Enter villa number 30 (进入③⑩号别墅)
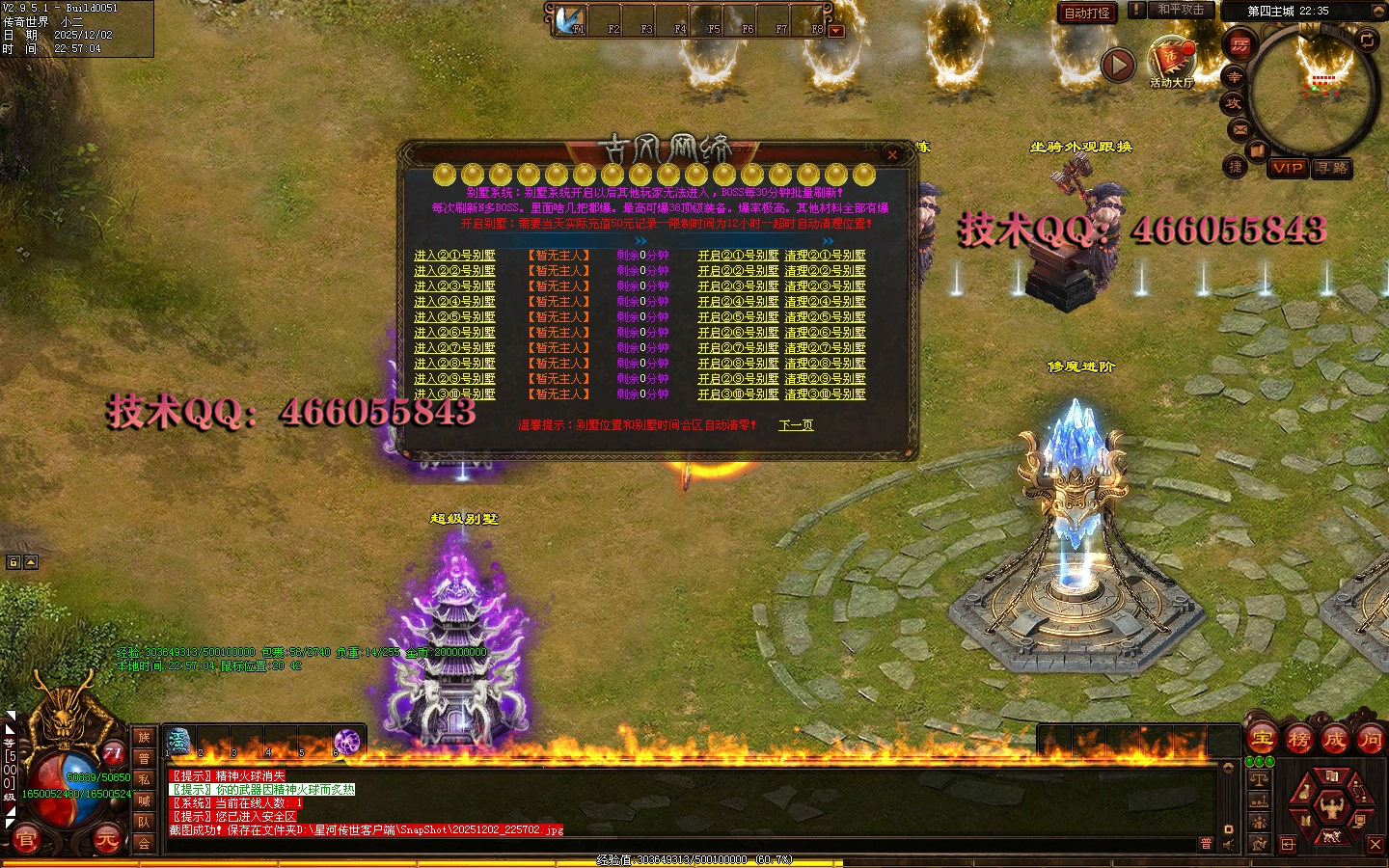Image resolution: width=1389 pixels, height=868 pixels. click(454, 394)
